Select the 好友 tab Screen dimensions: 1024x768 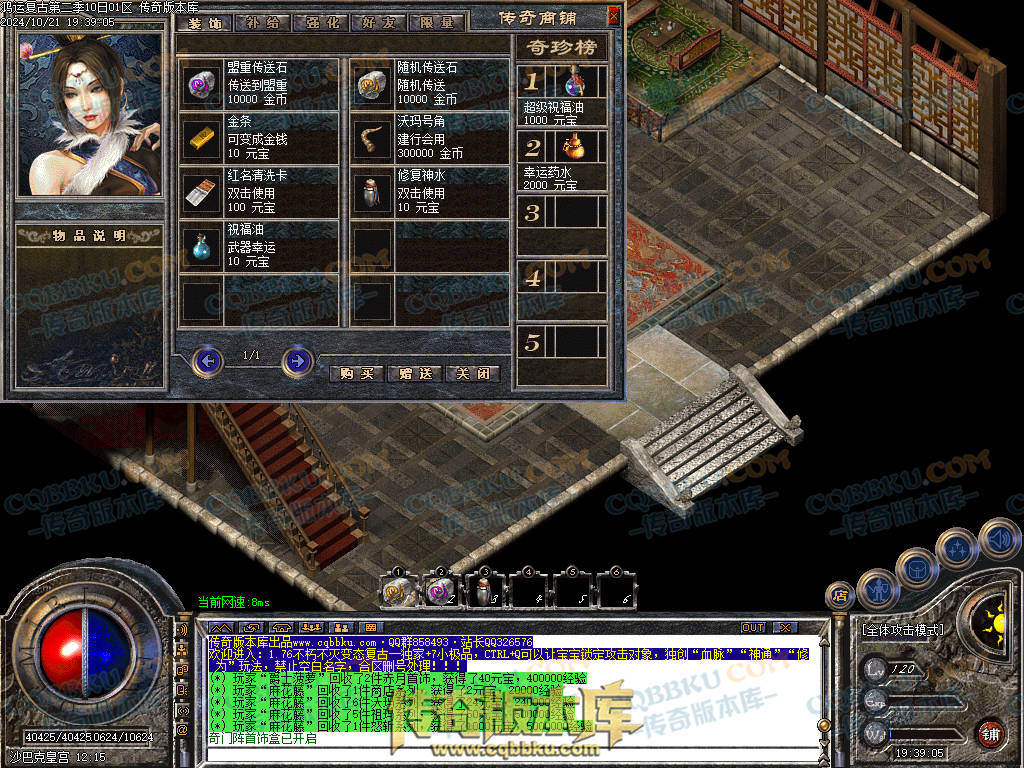[378, 22]
